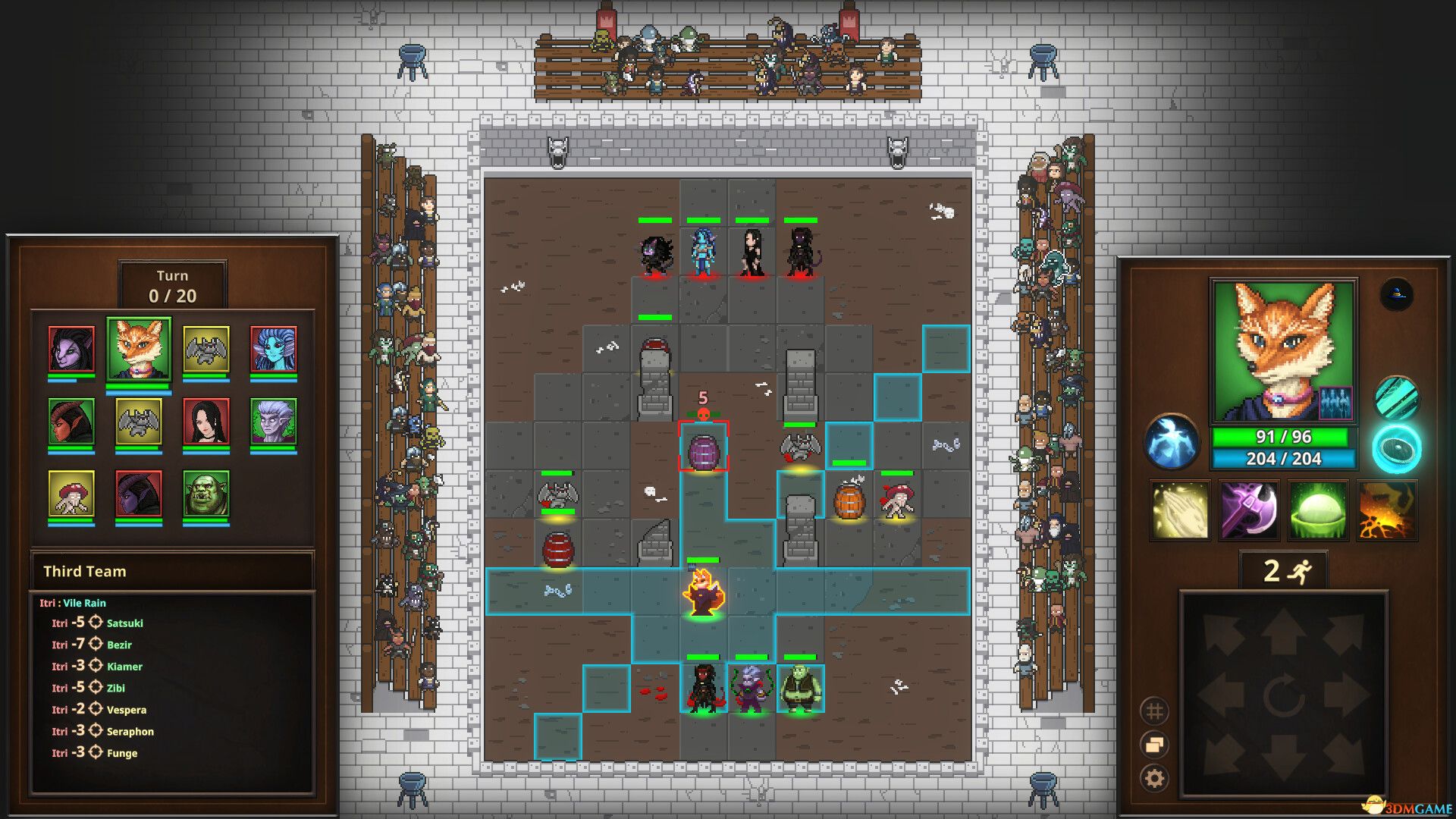Screen dimensions: 1456x819
Task: Activate the lava eruption ability
Action: [1387, 510]
